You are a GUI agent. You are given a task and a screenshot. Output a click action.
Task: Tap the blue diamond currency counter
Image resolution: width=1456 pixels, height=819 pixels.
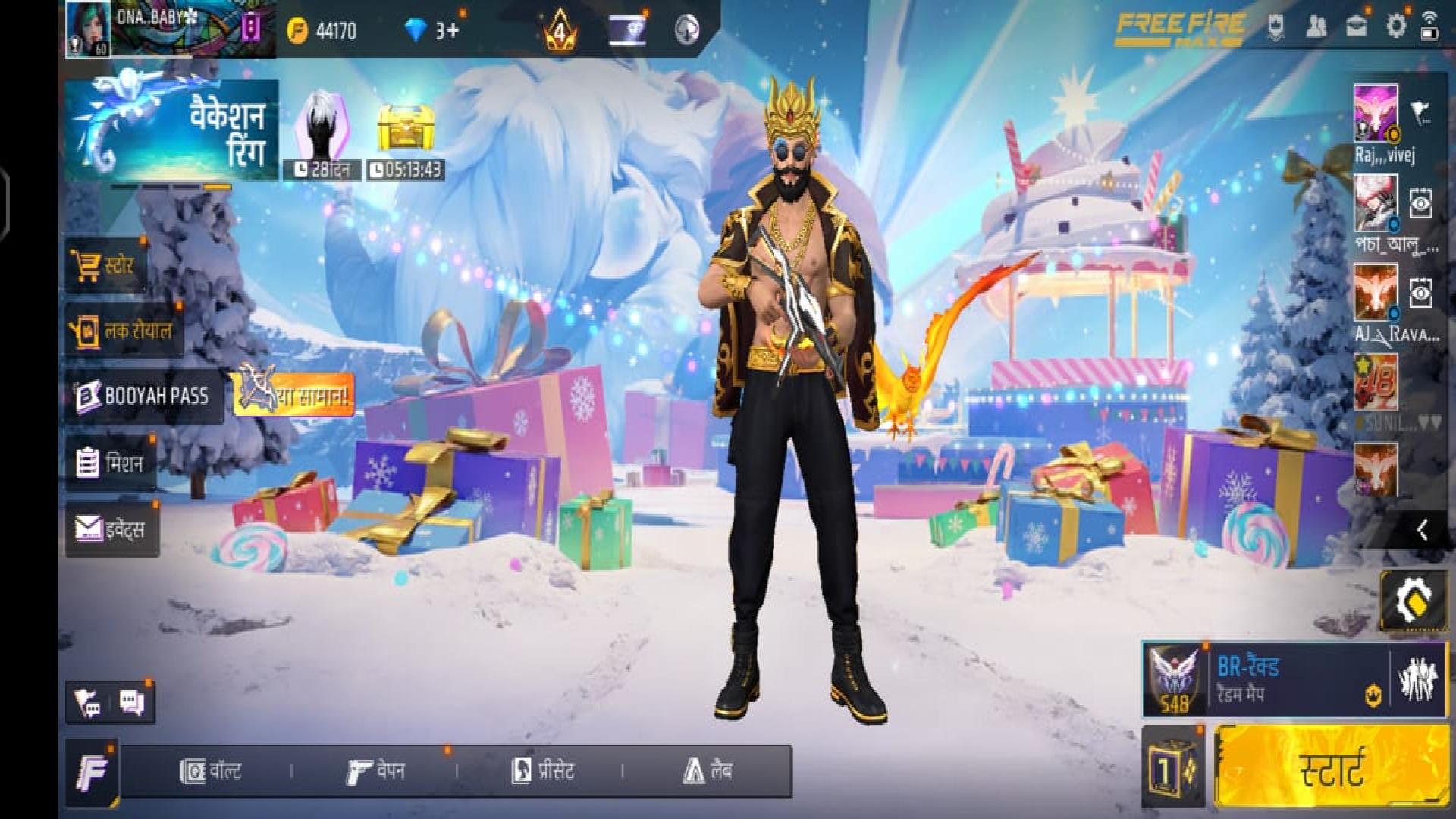432,30
